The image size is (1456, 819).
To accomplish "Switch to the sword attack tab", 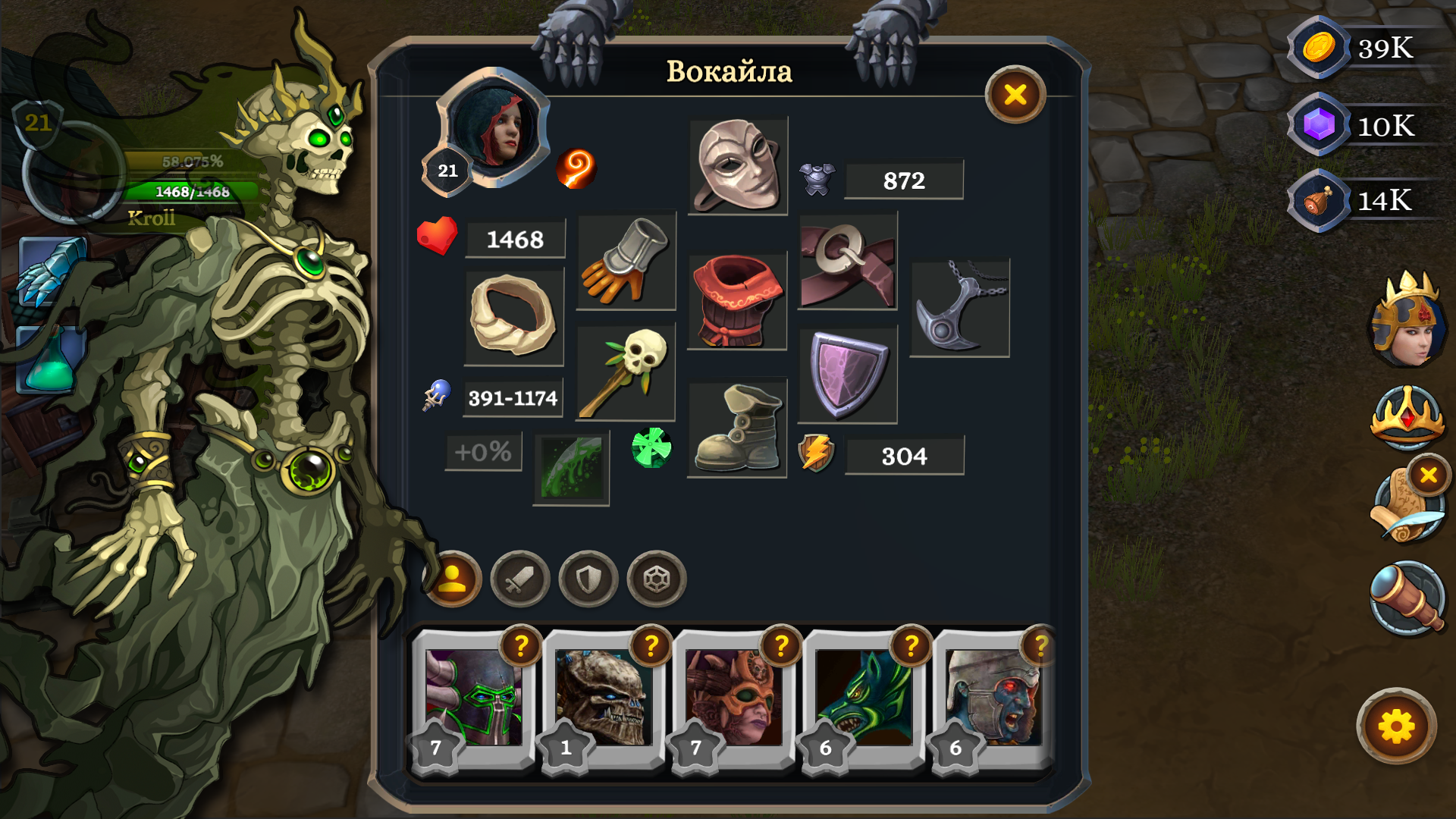I will pyautogui.click(x=519, y=580).
